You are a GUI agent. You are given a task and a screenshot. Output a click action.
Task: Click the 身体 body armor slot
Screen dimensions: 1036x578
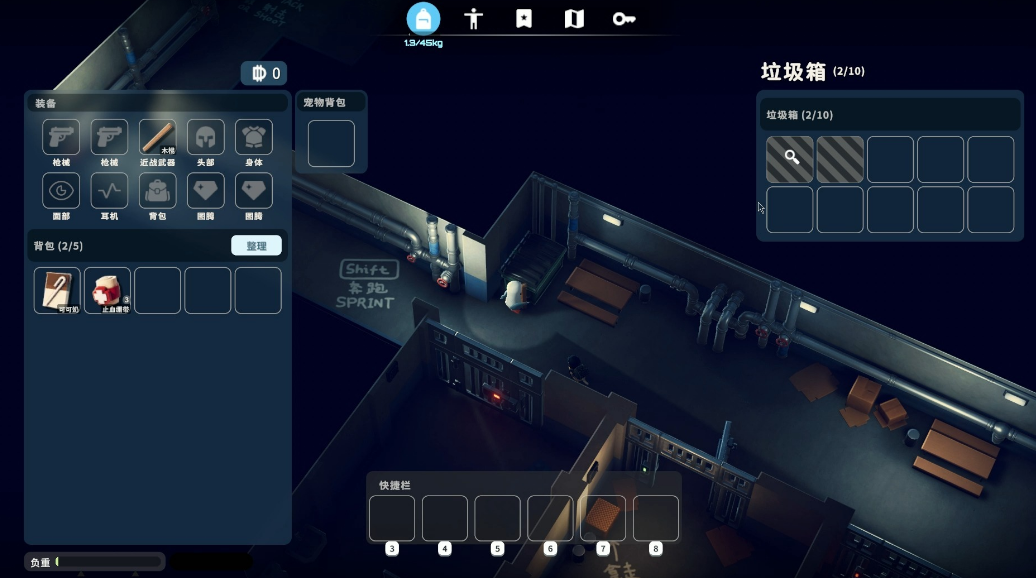click(254, 138)
